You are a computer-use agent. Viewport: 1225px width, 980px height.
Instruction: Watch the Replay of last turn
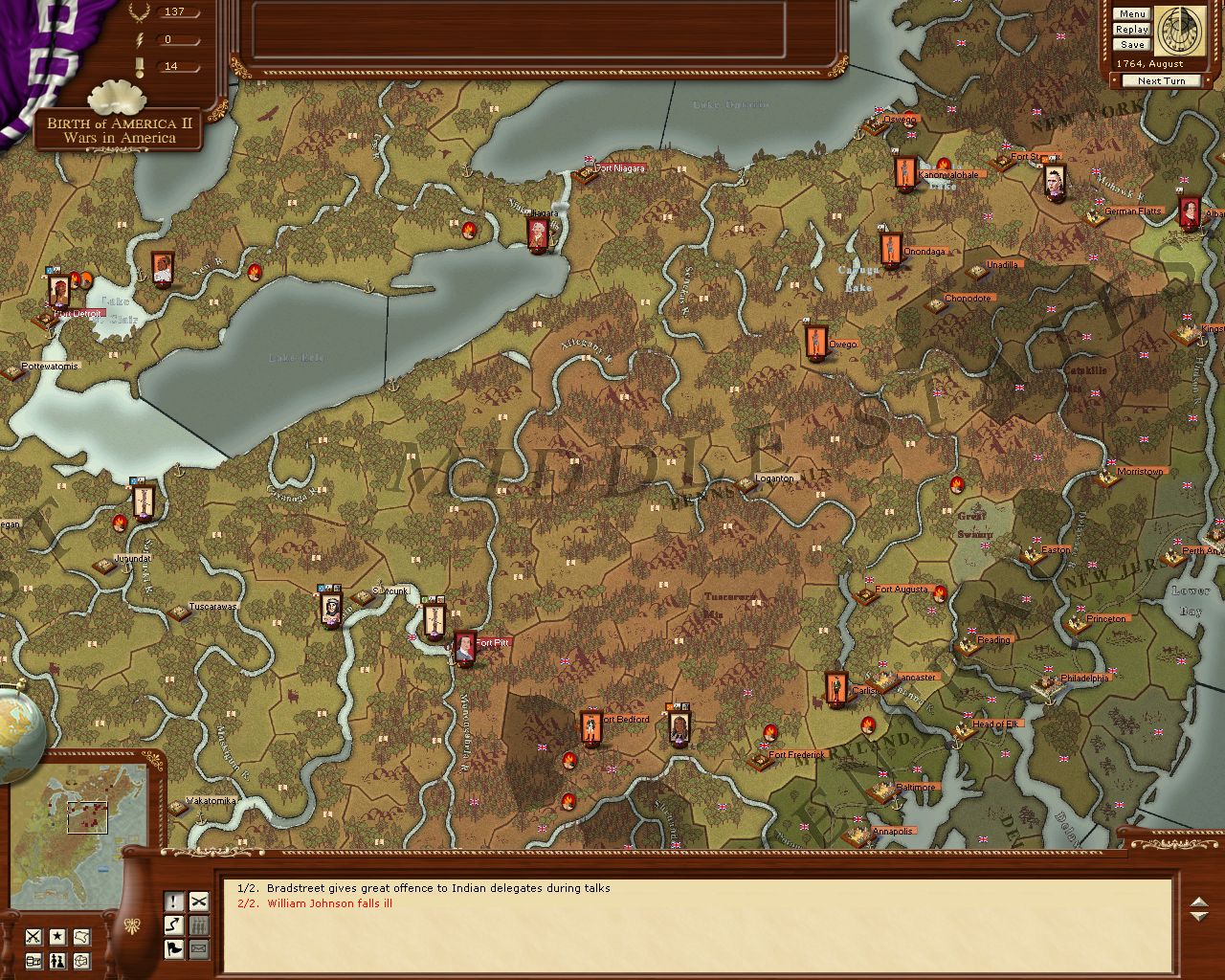[x=1131, y=30]
